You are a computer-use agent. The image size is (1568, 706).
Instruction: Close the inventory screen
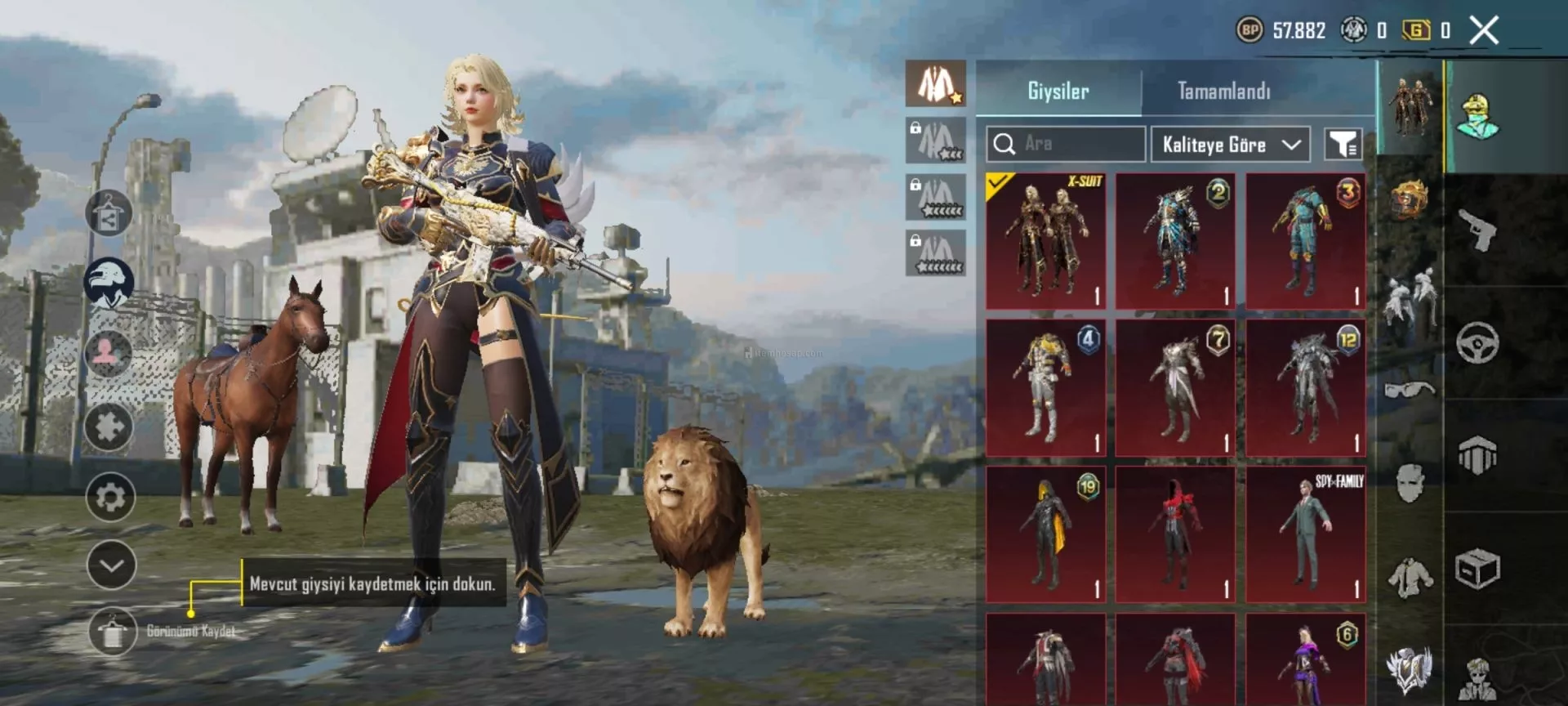point(1484,31)
